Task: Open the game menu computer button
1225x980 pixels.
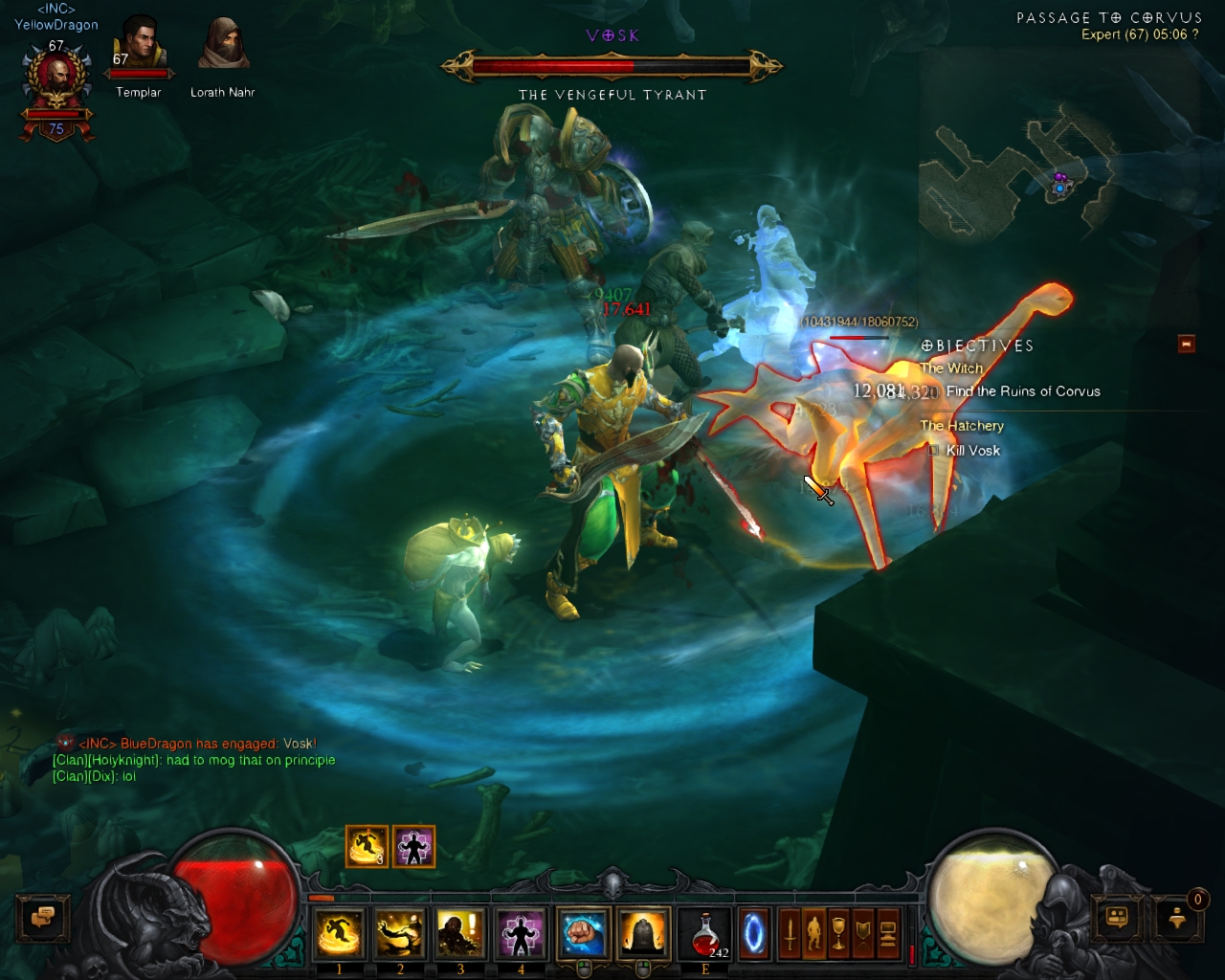Action: click(x=887, y=933)
